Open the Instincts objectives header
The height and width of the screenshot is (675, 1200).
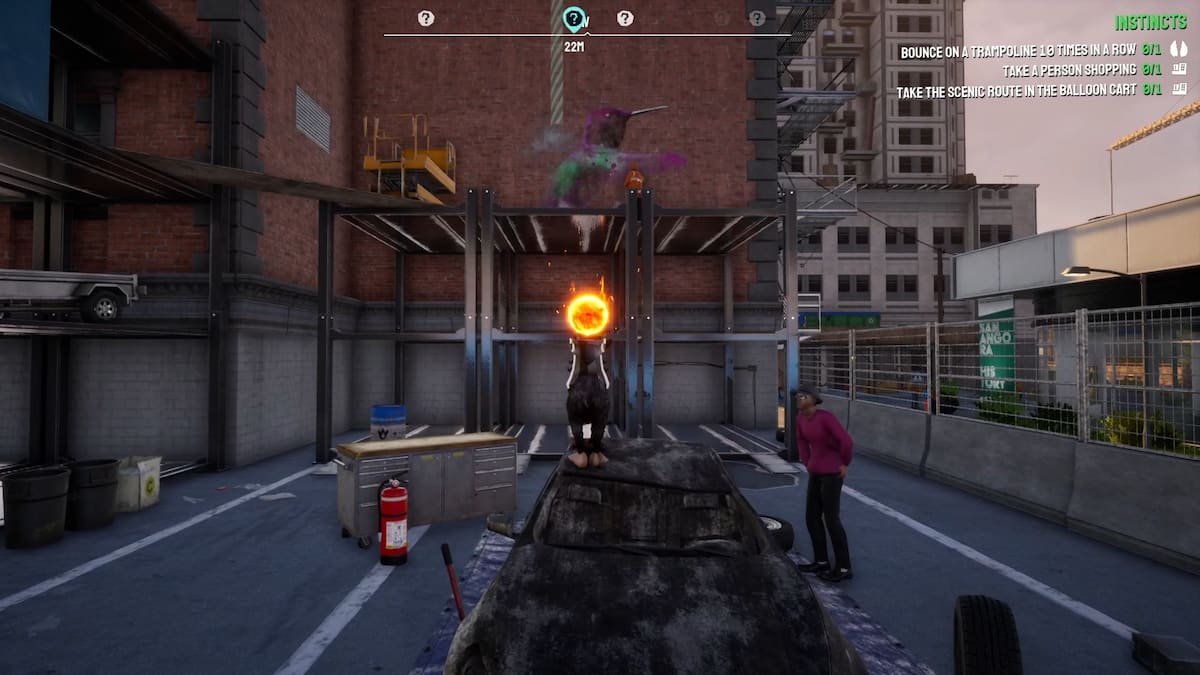click(1150, 22)
